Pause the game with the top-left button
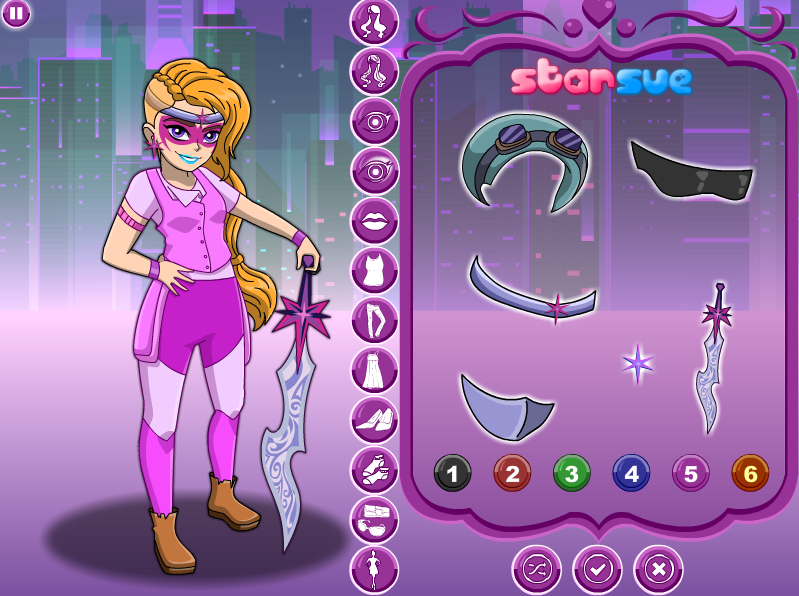The image size is (799, 596). coord(15,13)
